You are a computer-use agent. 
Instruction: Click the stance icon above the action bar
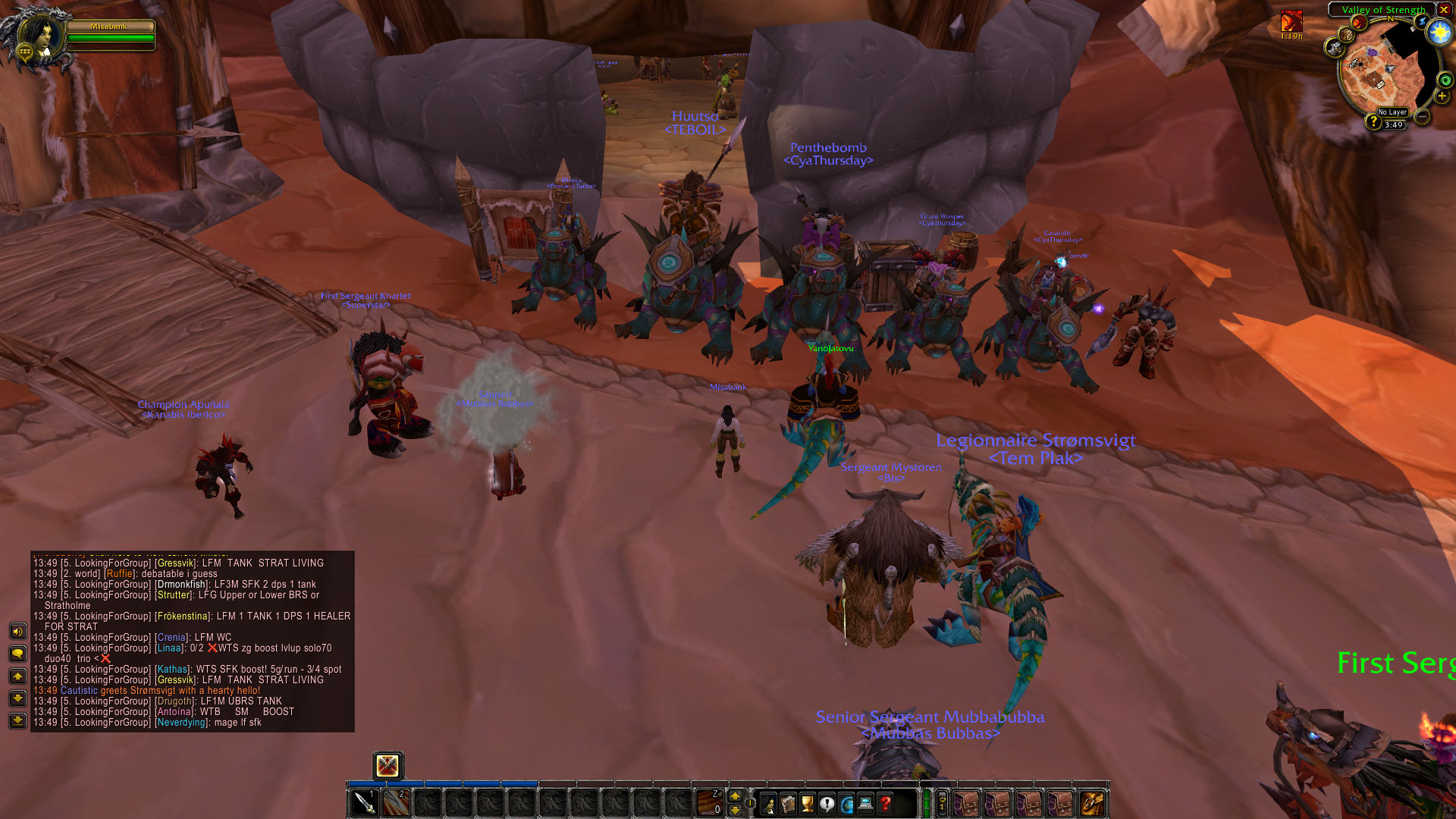pos(388,765)
